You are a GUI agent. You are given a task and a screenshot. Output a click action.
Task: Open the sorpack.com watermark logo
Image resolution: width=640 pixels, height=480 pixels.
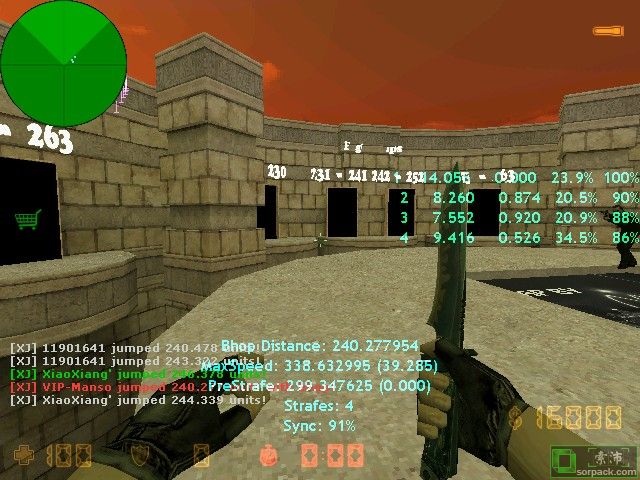point(594,459)
